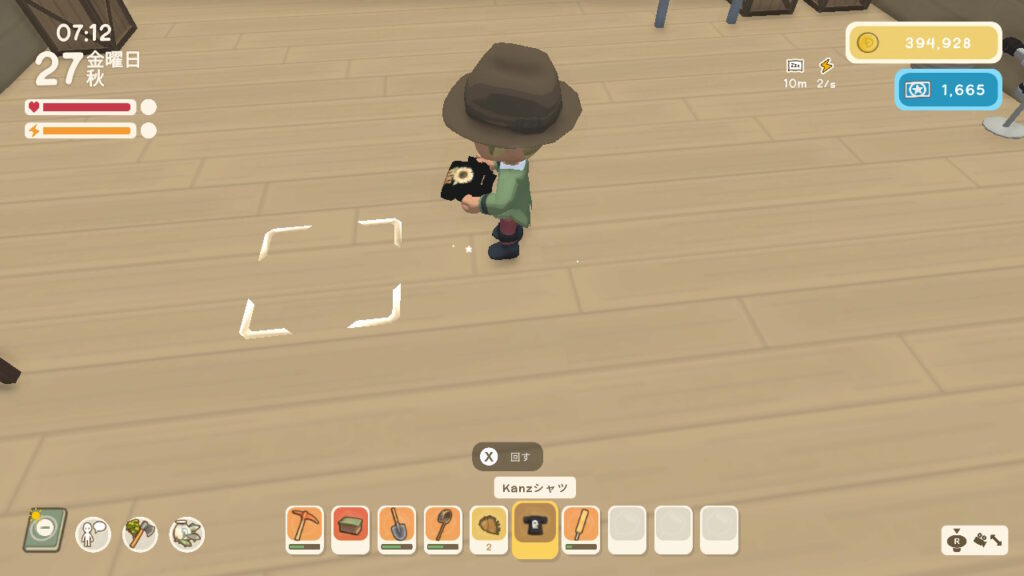Select the pickaxe hotbar slot
This screenshot has width=1024, height=576.
pos(304,528)
